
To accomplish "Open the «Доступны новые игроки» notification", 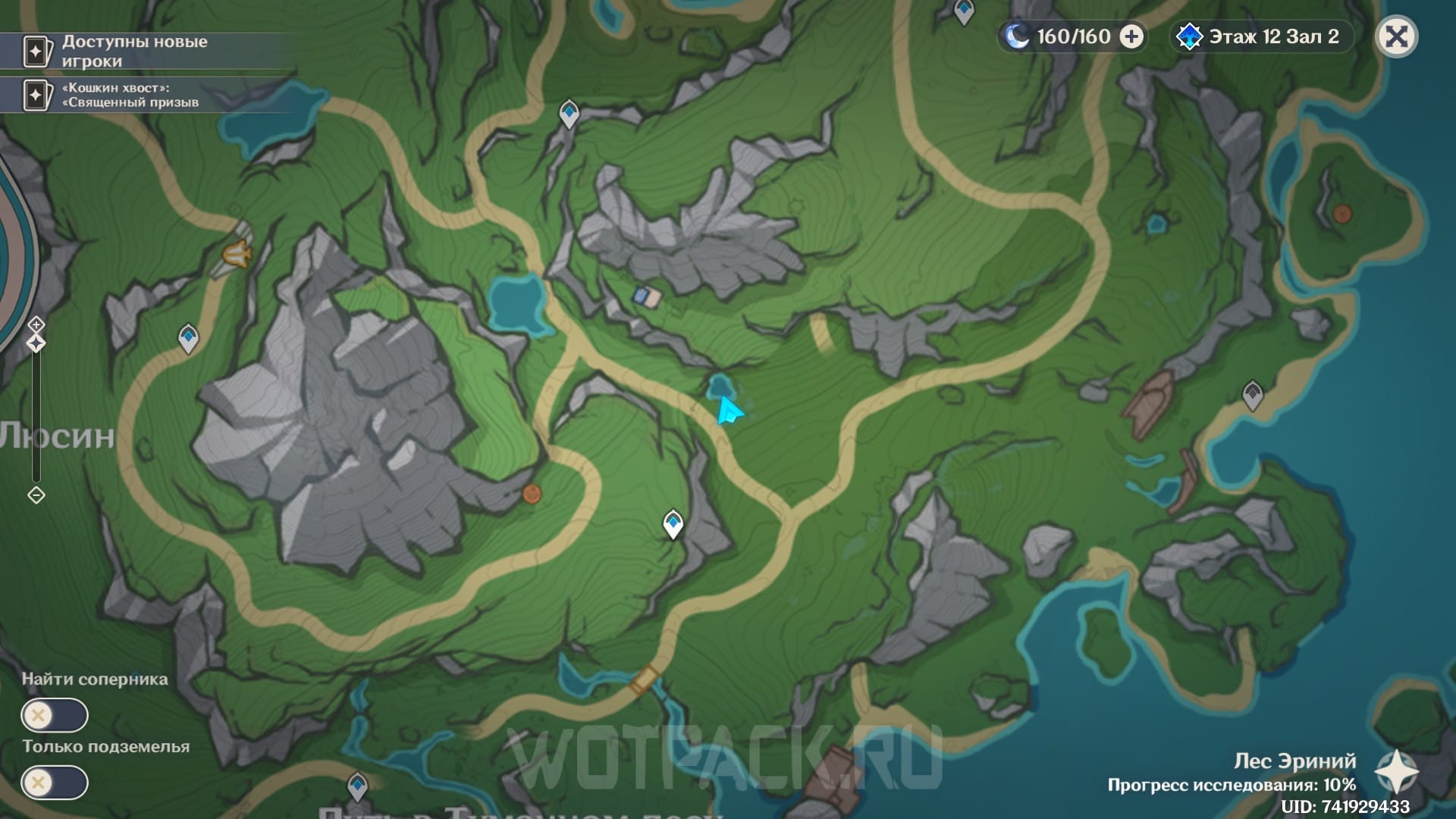I will [x=133, y=51].
